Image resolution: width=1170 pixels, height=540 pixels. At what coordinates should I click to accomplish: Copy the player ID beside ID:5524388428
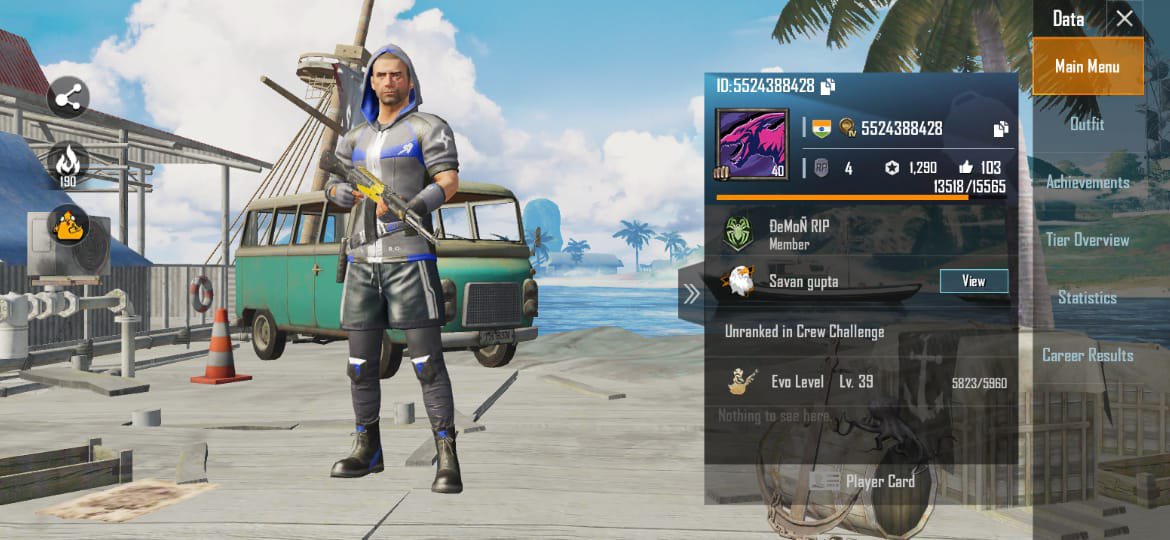coord(828,87)
